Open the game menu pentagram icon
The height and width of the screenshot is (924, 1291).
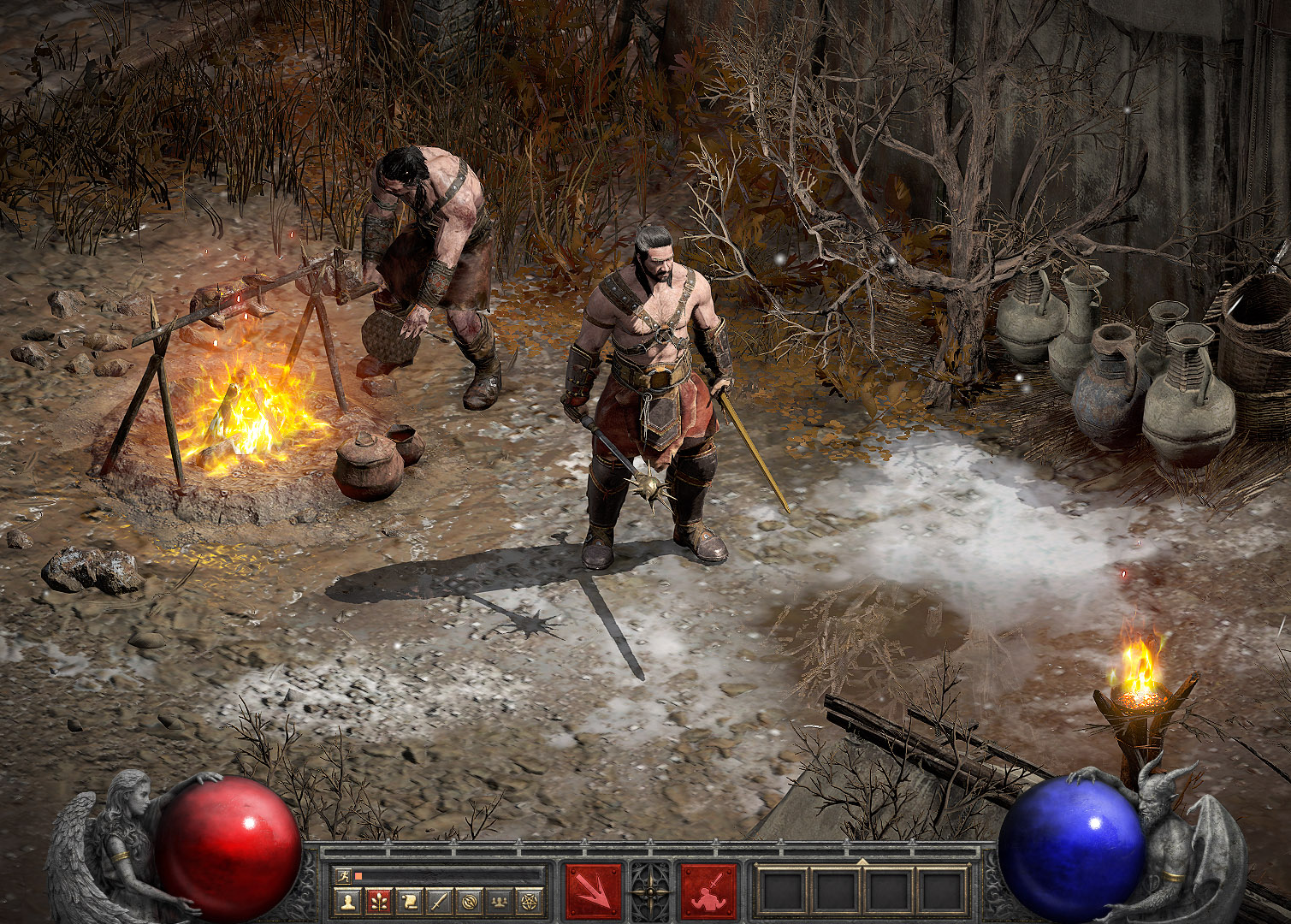click(528, 900)
